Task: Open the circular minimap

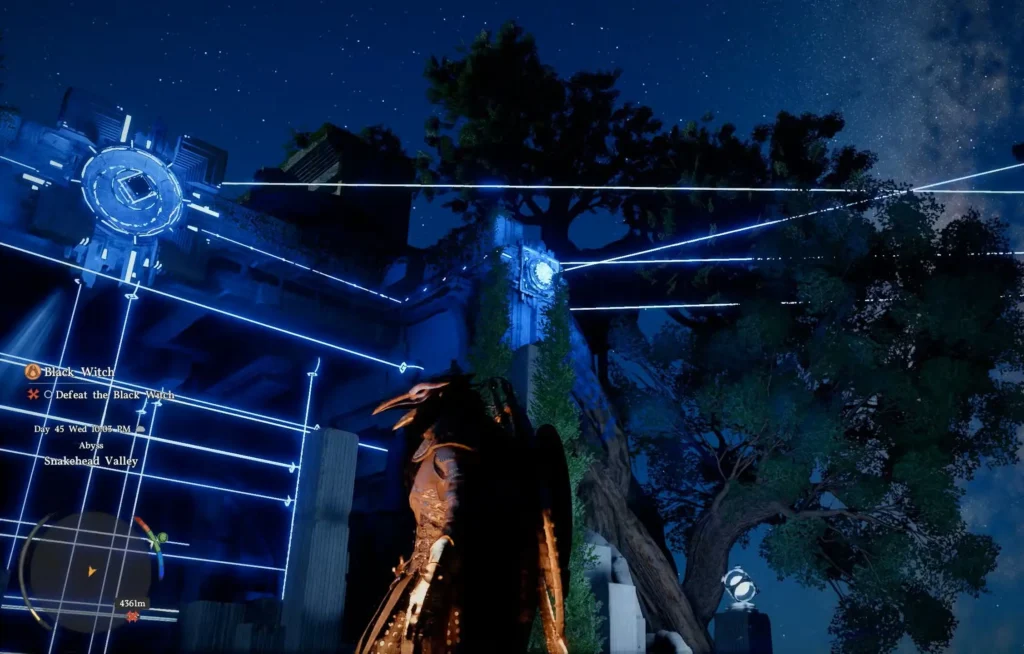Action: point(90,571)
